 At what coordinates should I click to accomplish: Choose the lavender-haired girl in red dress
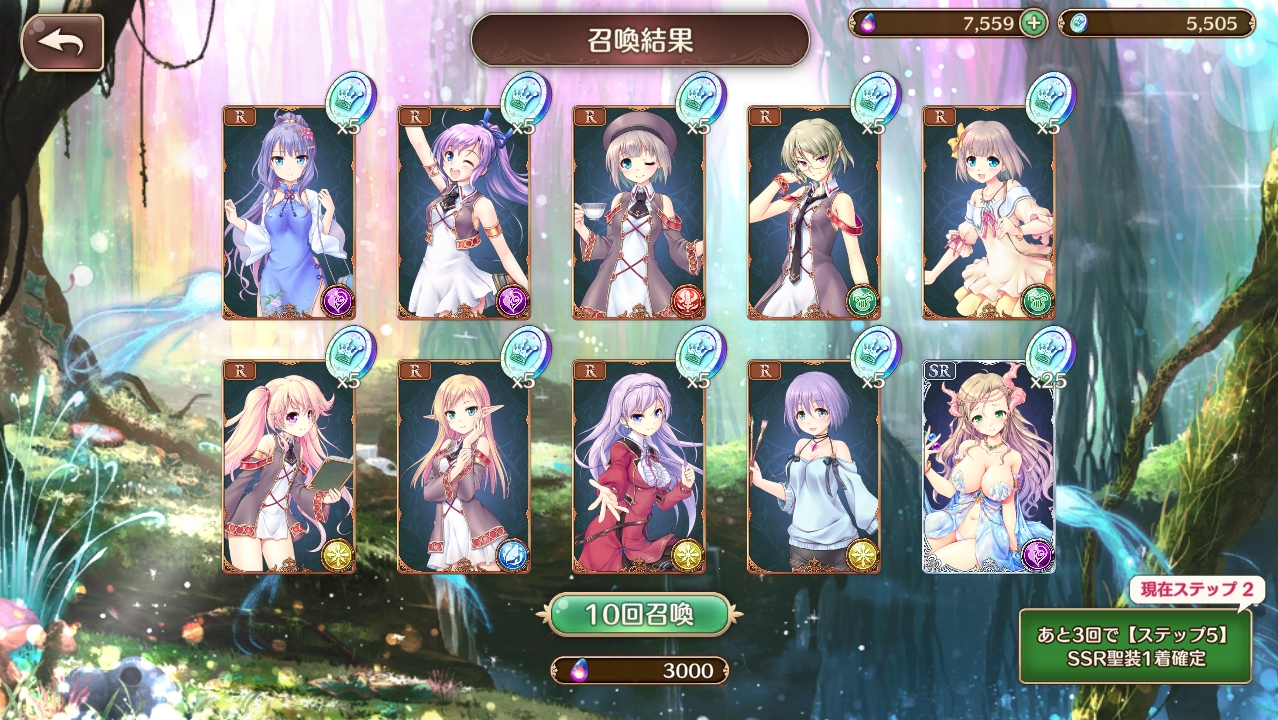coord(638,467)
